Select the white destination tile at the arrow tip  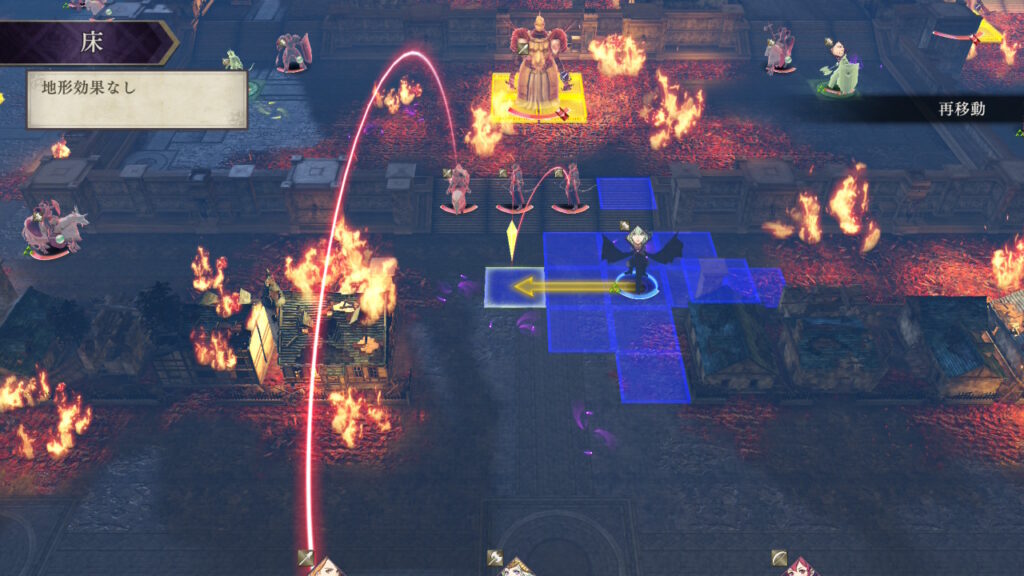coord(514,288)
